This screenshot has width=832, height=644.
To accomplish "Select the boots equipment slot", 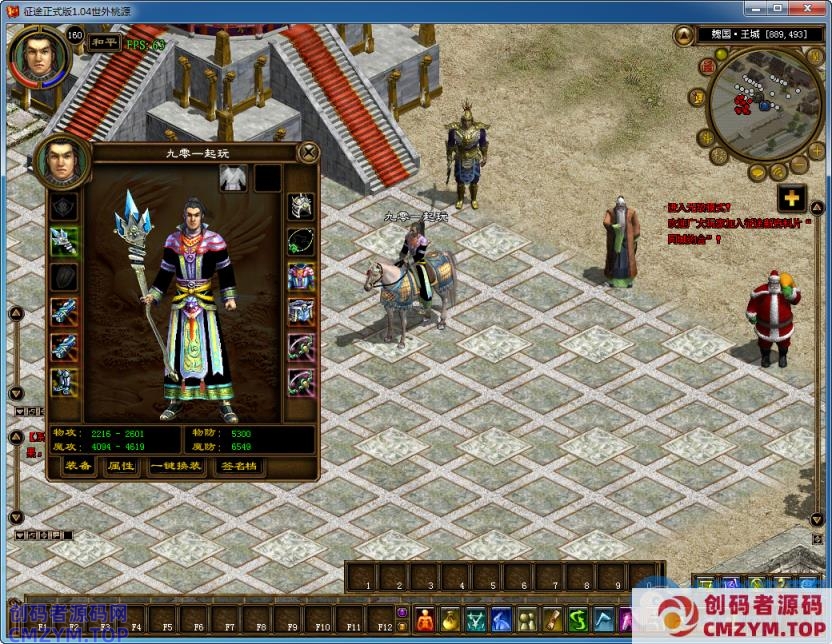I will 65,381.
